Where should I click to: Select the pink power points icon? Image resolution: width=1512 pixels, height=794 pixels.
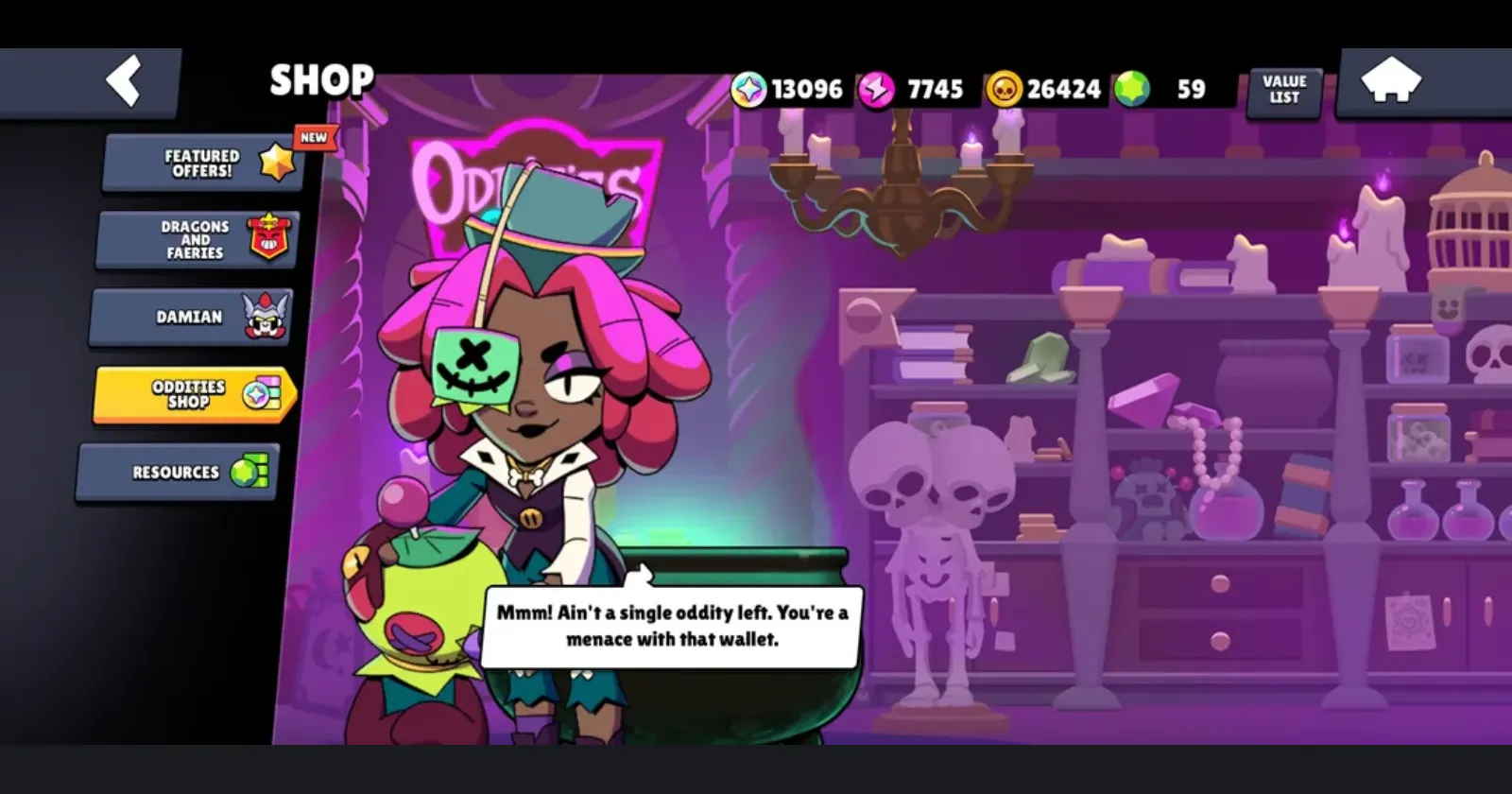pyautogui.click(x=877, y=89)
